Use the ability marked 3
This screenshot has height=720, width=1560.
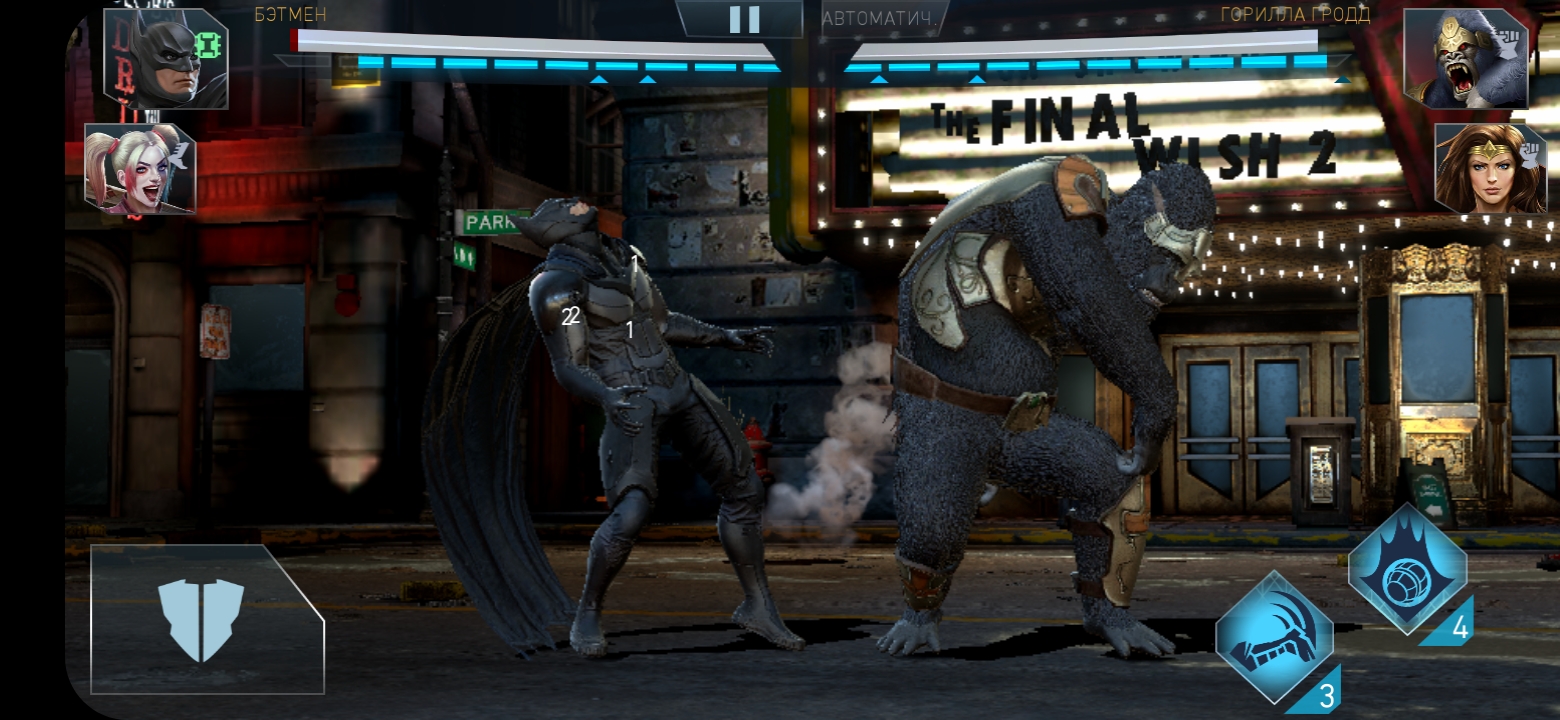1275,637
